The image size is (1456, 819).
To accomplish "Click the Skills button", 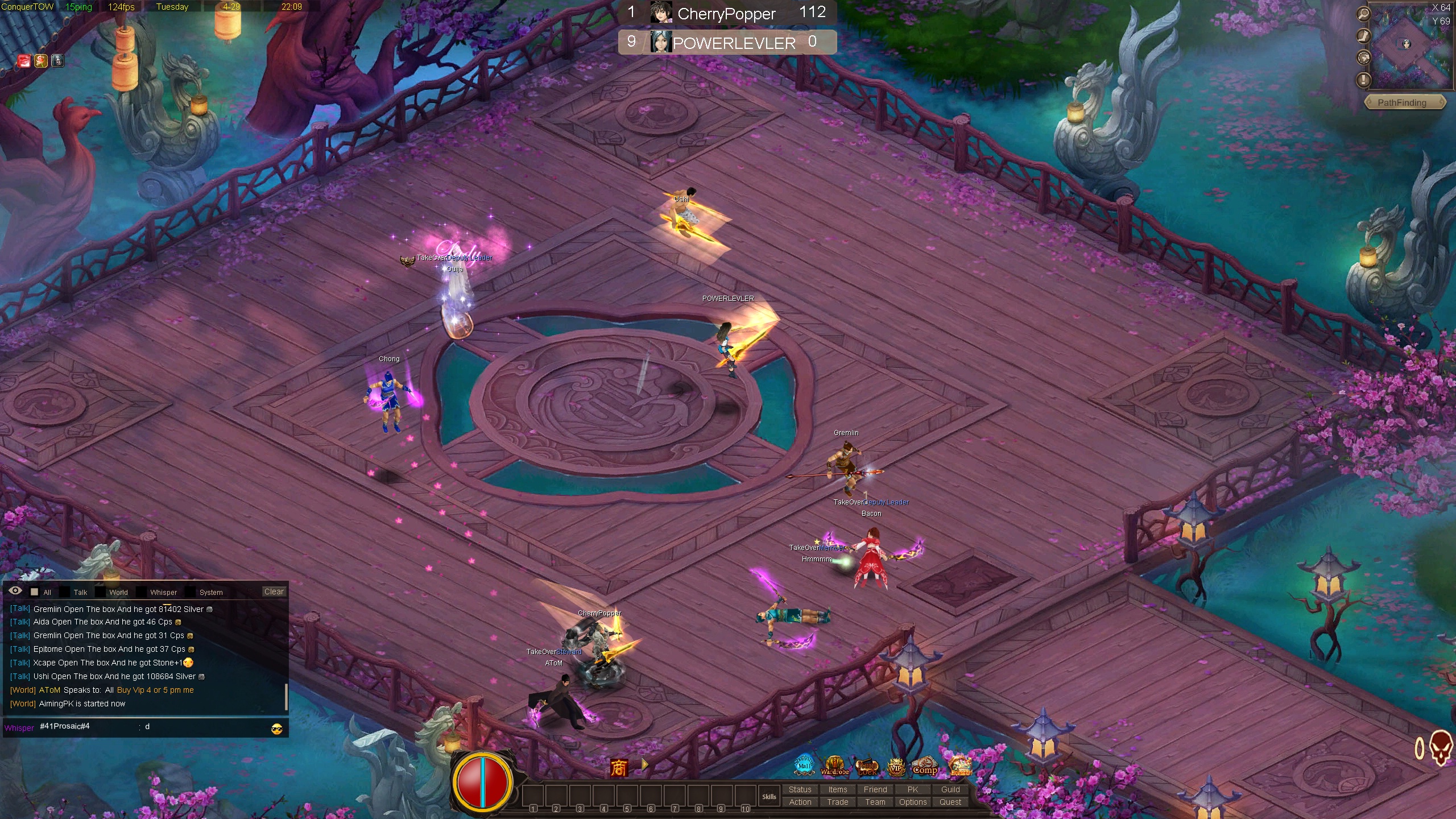I will pyautogui.click(x=769, y=796).
